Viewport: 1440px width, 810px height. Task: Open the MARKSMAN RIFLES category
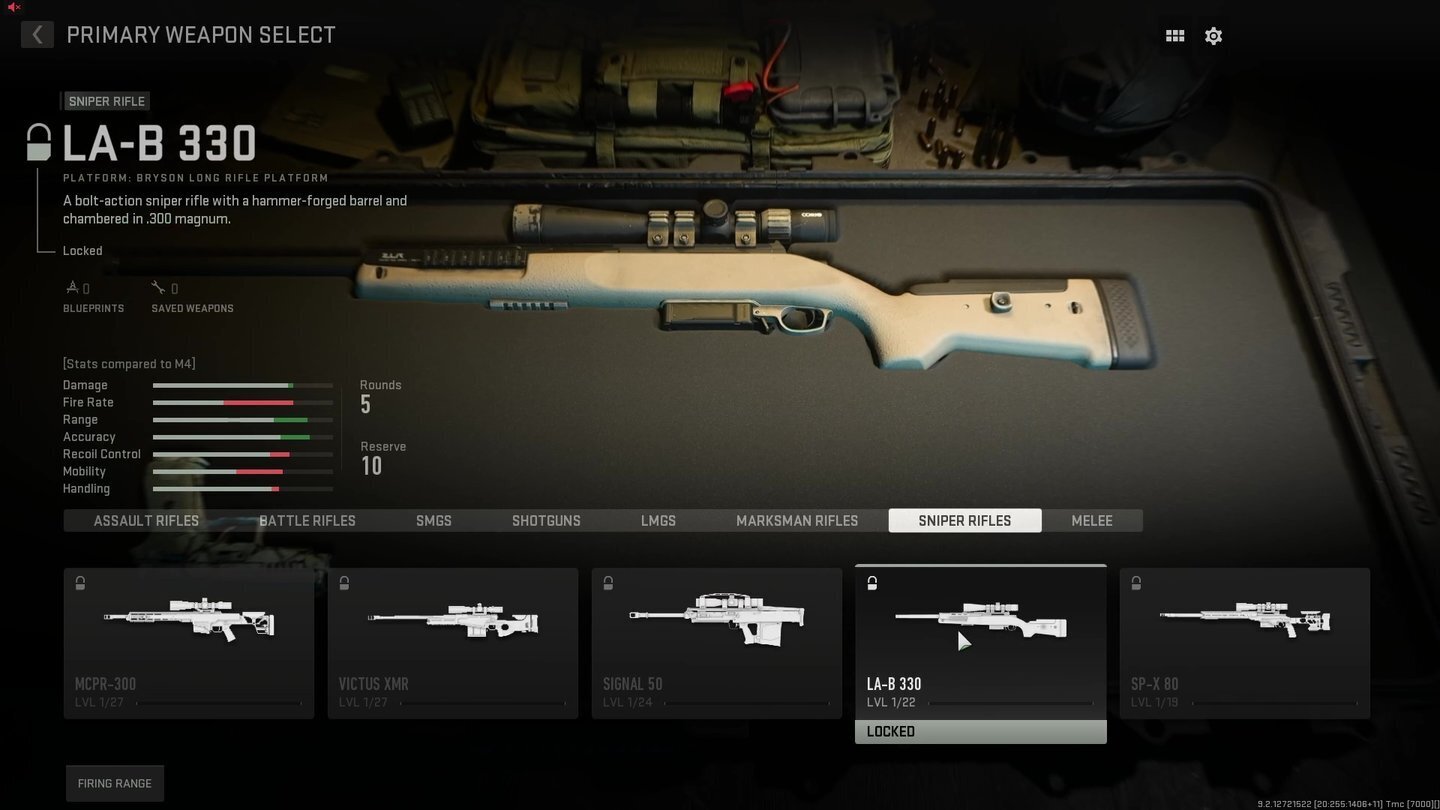pos(797,520)
